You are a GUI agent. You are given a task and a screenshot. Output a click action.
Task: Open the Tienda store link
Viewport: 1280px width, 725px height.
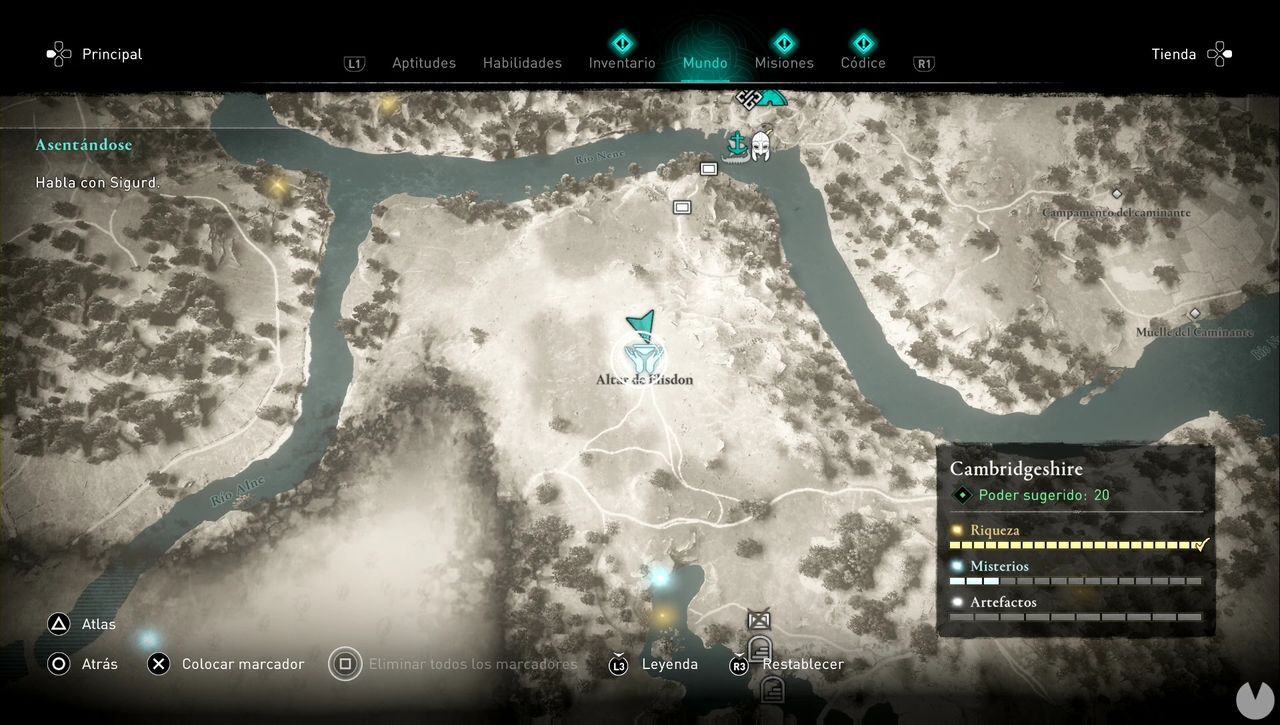point(1172,54)
